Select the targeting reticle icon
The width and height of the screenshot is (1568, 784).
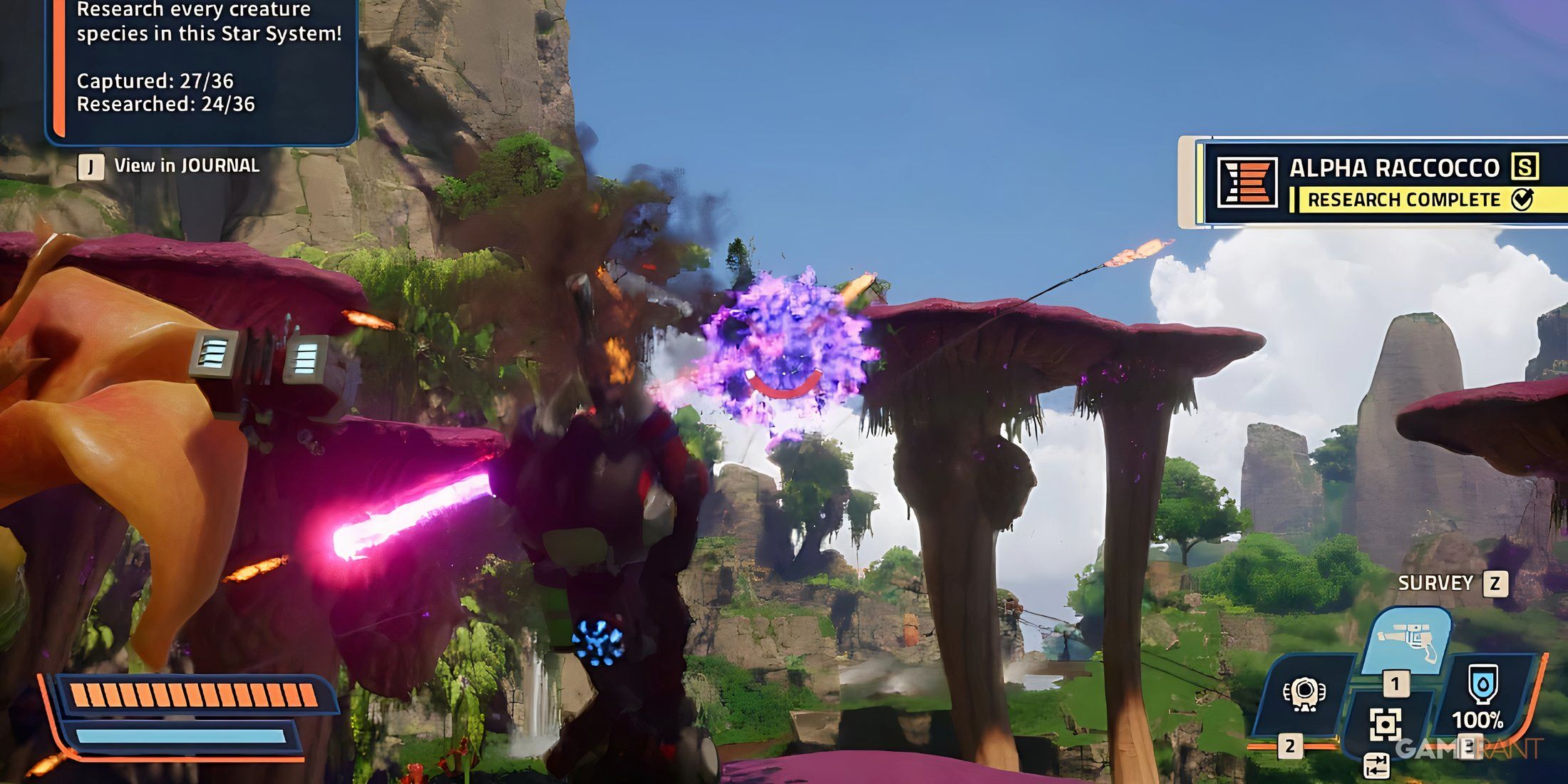pos(1386,723)
